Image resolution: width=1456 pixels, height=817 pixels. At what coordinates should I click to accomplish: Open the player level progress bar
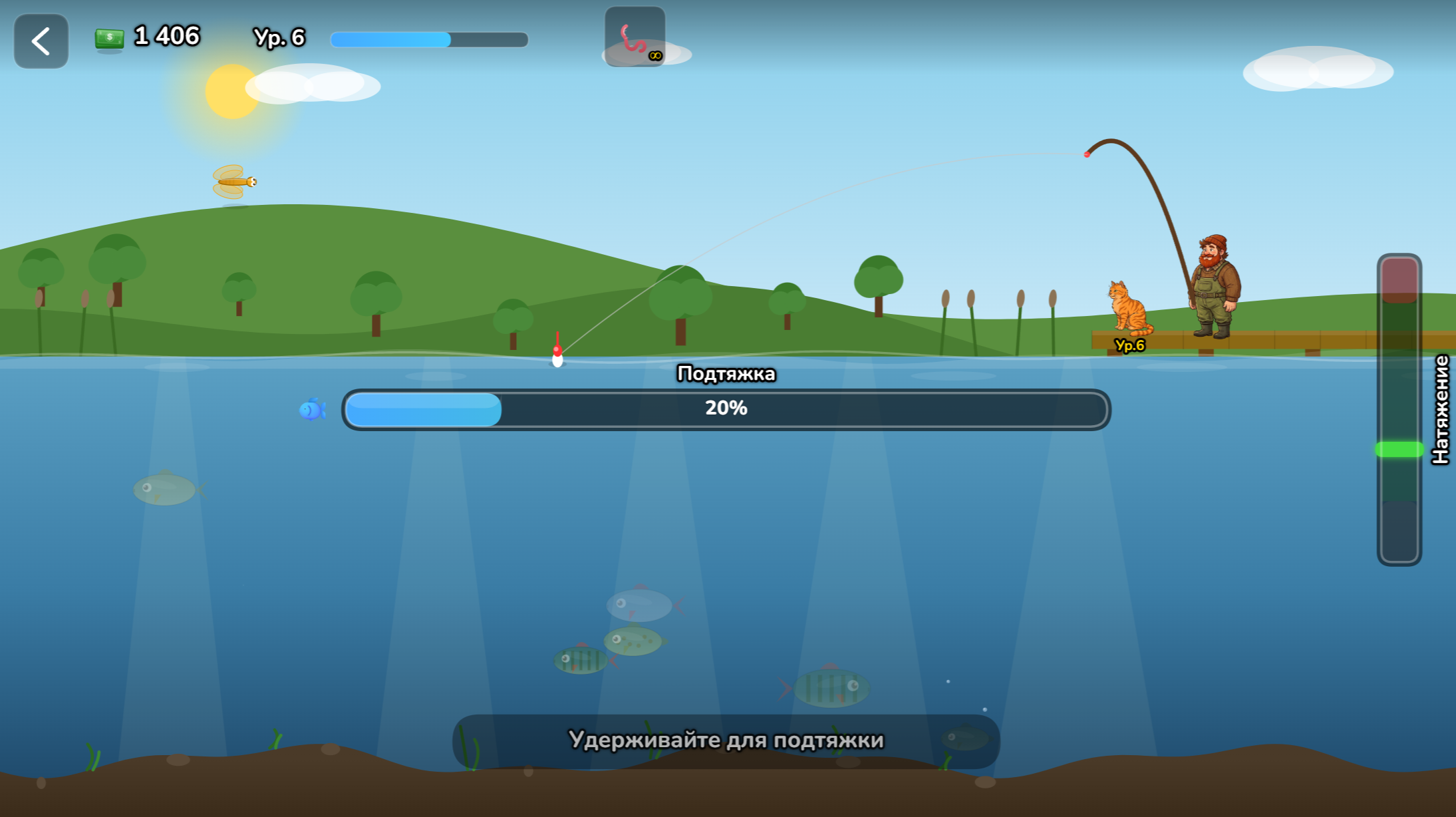(429, 40)
